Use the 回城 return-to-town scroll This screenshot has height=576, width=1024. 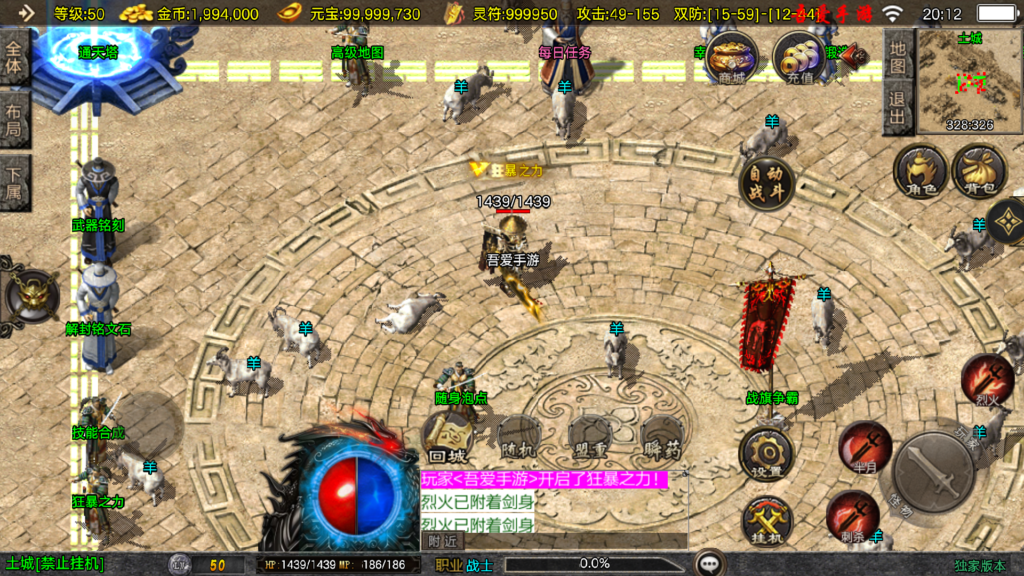449,437
